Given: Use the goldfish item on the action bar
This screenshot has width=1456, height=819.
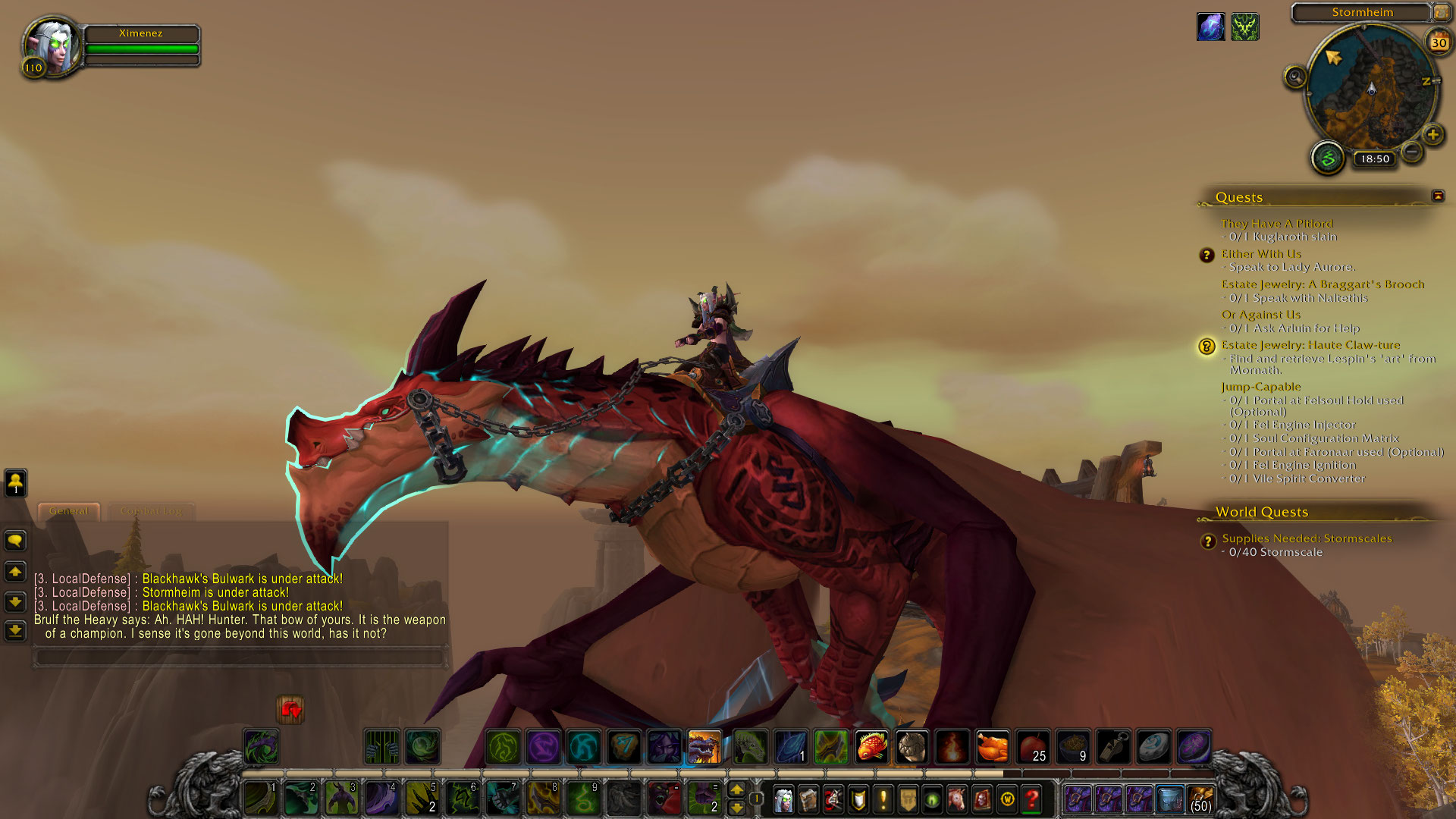Looking at the screenshot, I should (x=872, y=747).
